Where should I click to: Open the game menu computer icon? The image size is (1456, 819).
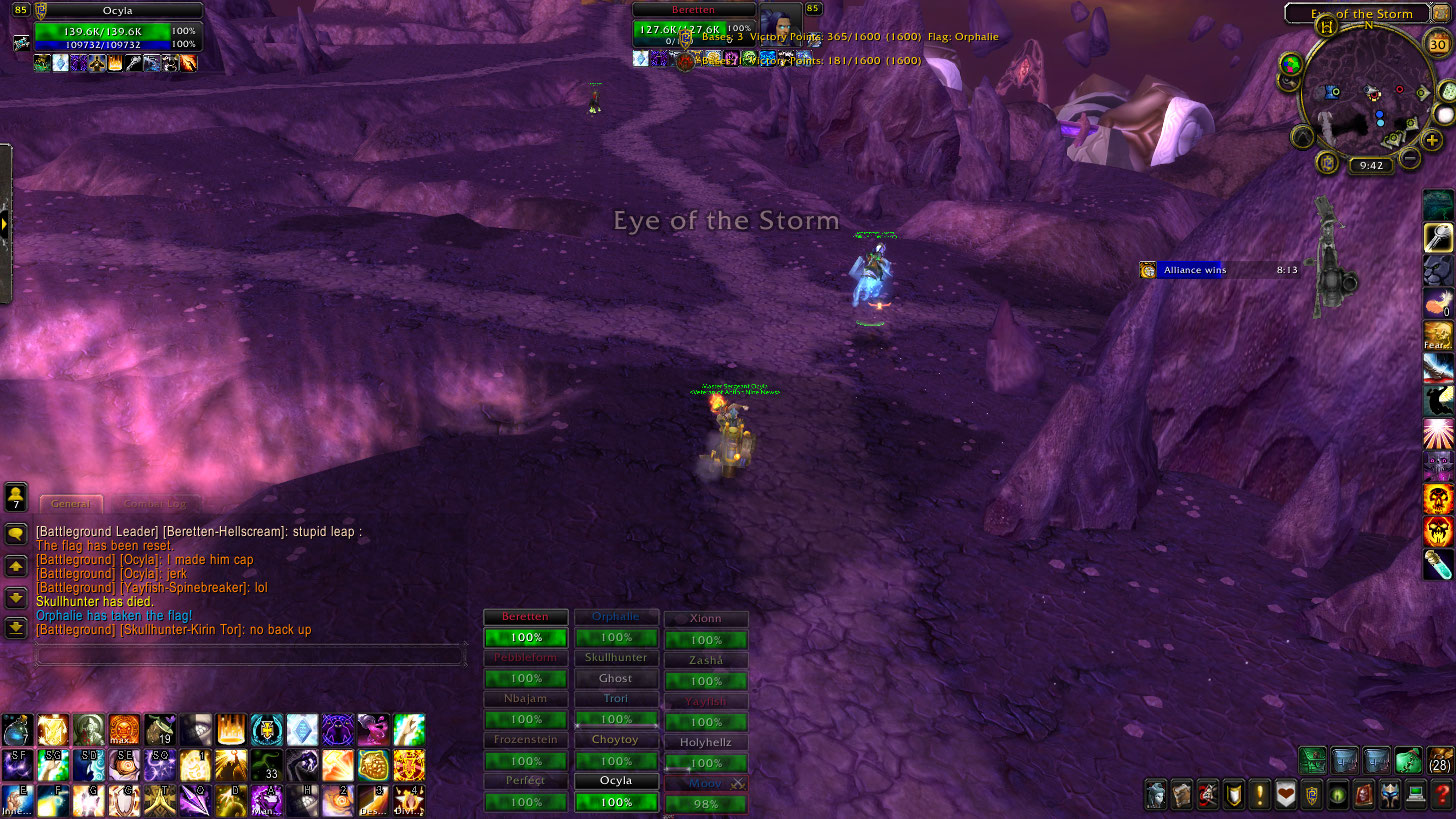(x=1413, y=795)
